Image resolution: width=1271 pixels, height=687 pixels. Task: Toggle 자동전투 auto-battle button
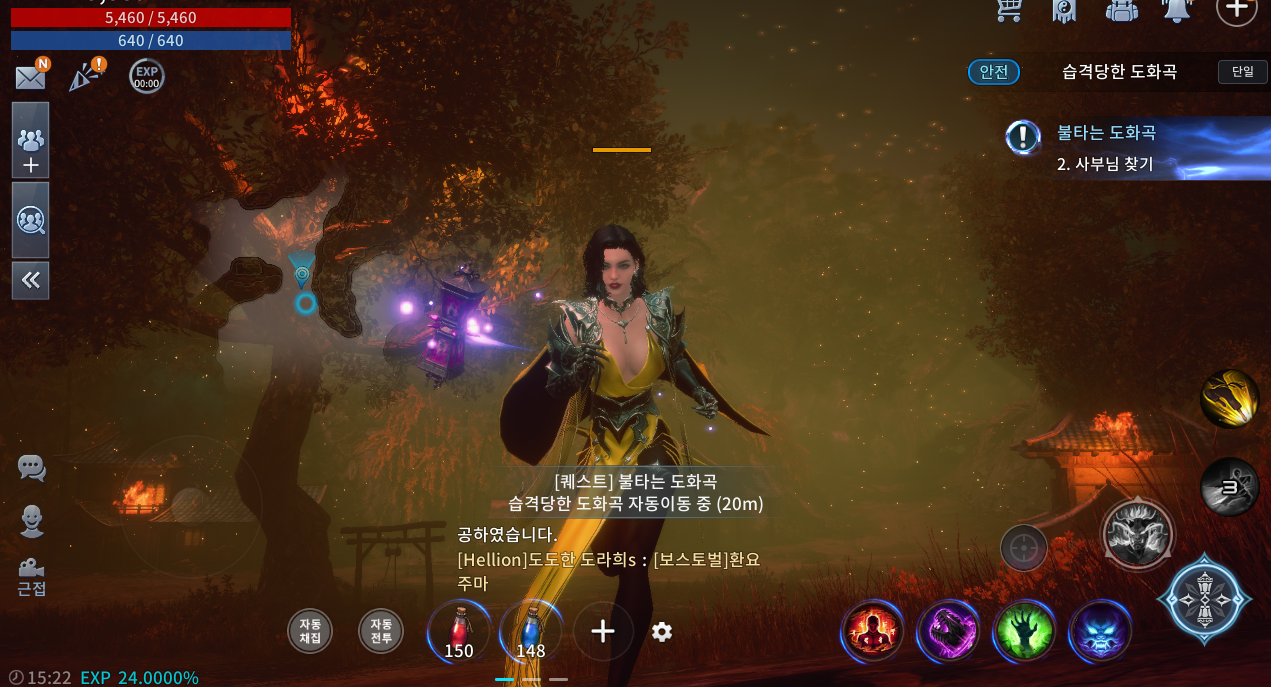click(x=381, y=631)
